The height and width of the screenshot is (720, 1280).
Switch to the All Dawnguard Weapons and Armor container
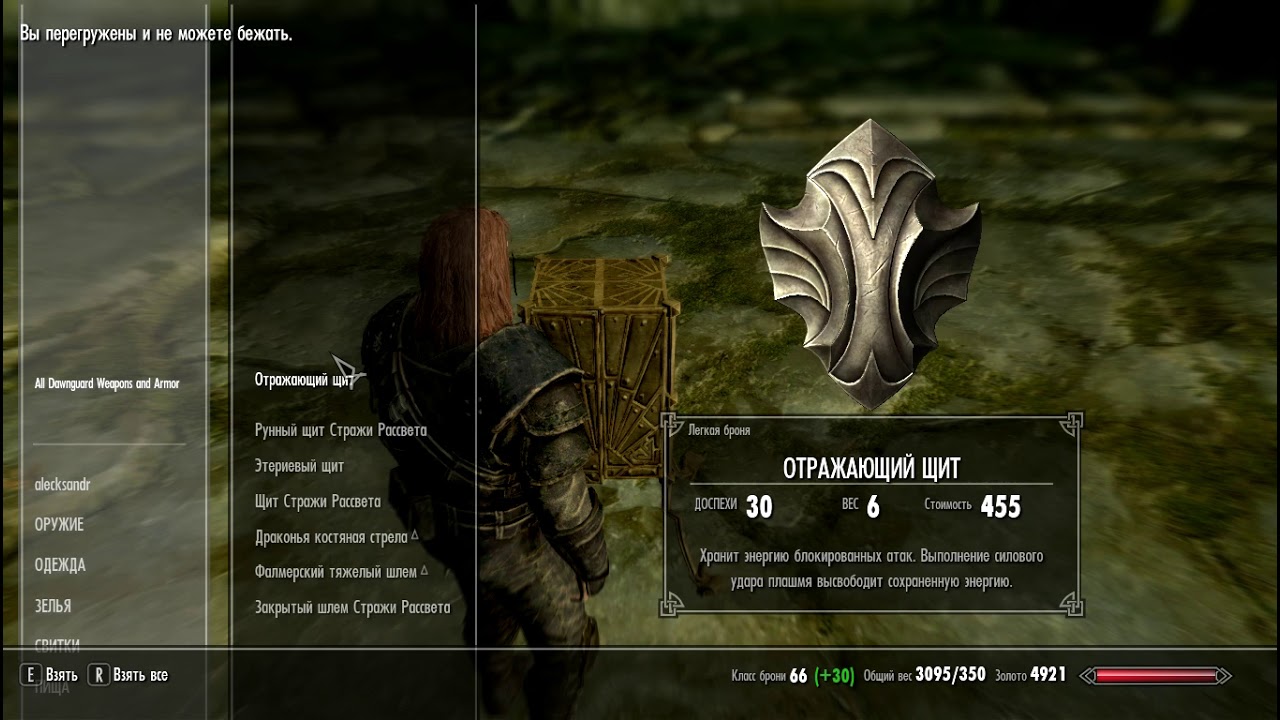106,384
